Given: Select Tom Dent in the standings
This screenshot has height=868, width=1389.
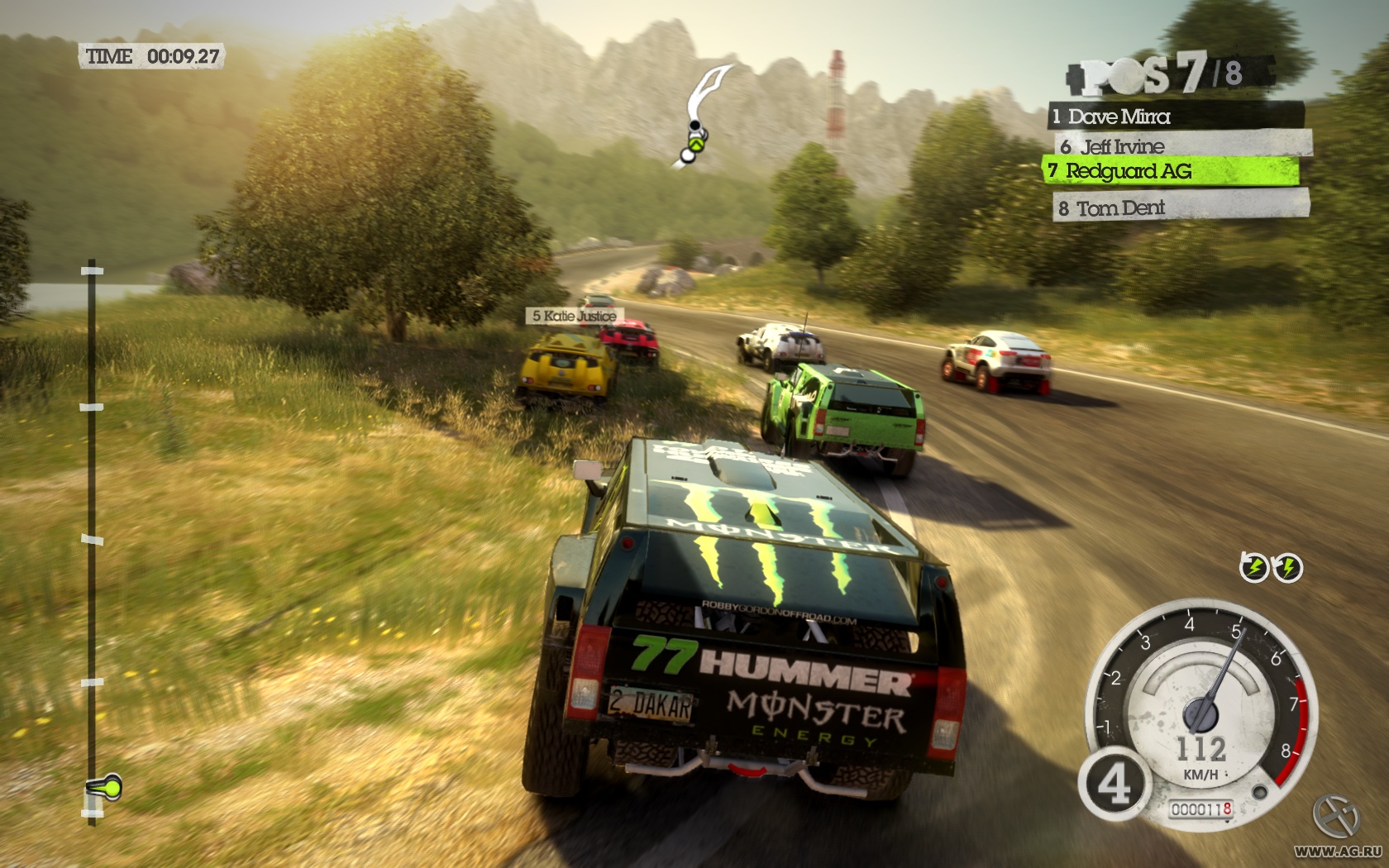Looking at the screenshot, I should 1181,207.
